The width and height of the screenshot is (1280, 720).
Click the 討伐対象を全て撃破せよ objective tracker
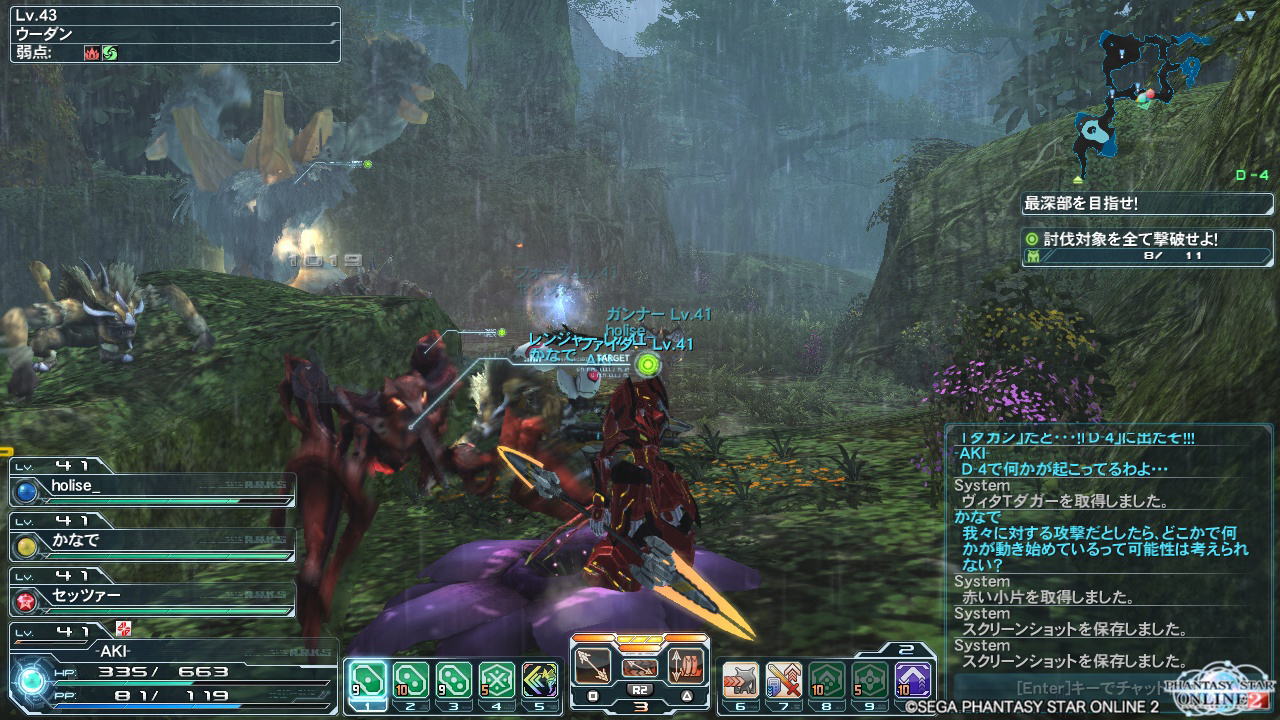point(1146,240)
